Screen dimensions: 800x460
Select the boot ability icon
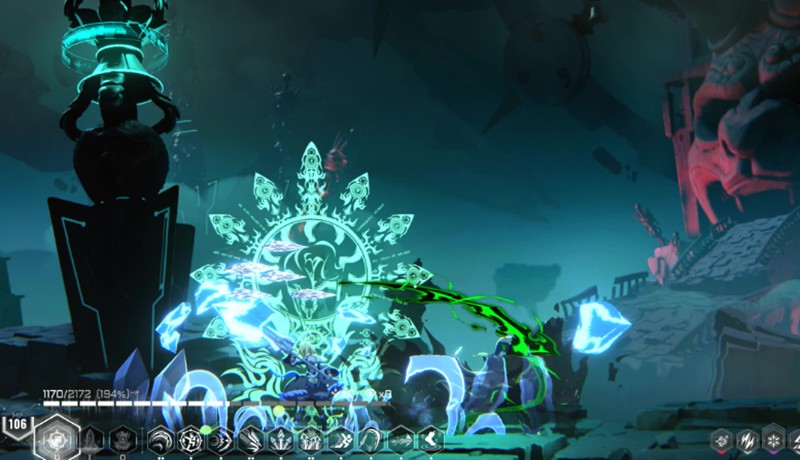tap(431, 440)
